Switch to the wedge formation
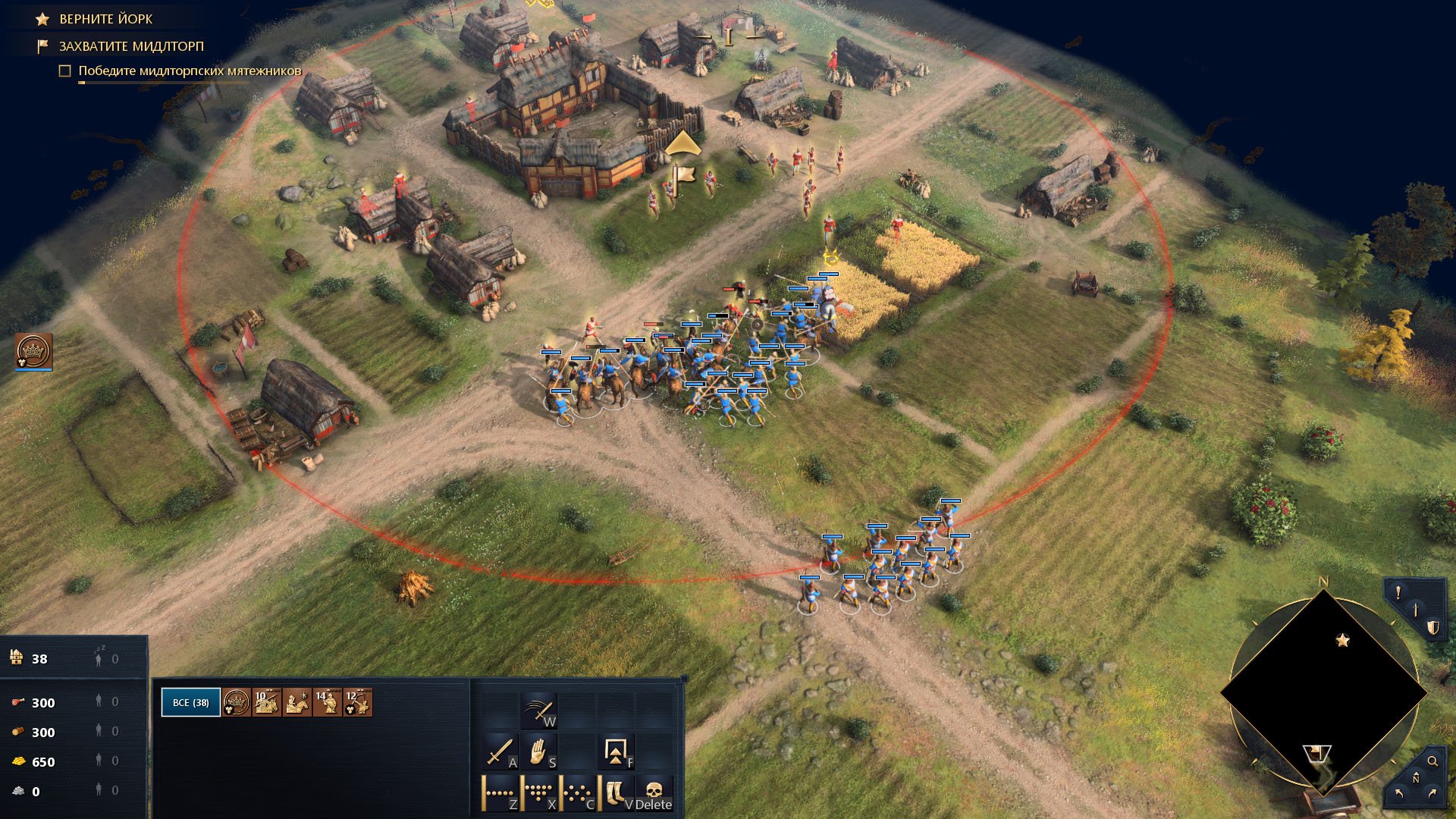This screenshot has height=819, width=1456. click(538, 794)
